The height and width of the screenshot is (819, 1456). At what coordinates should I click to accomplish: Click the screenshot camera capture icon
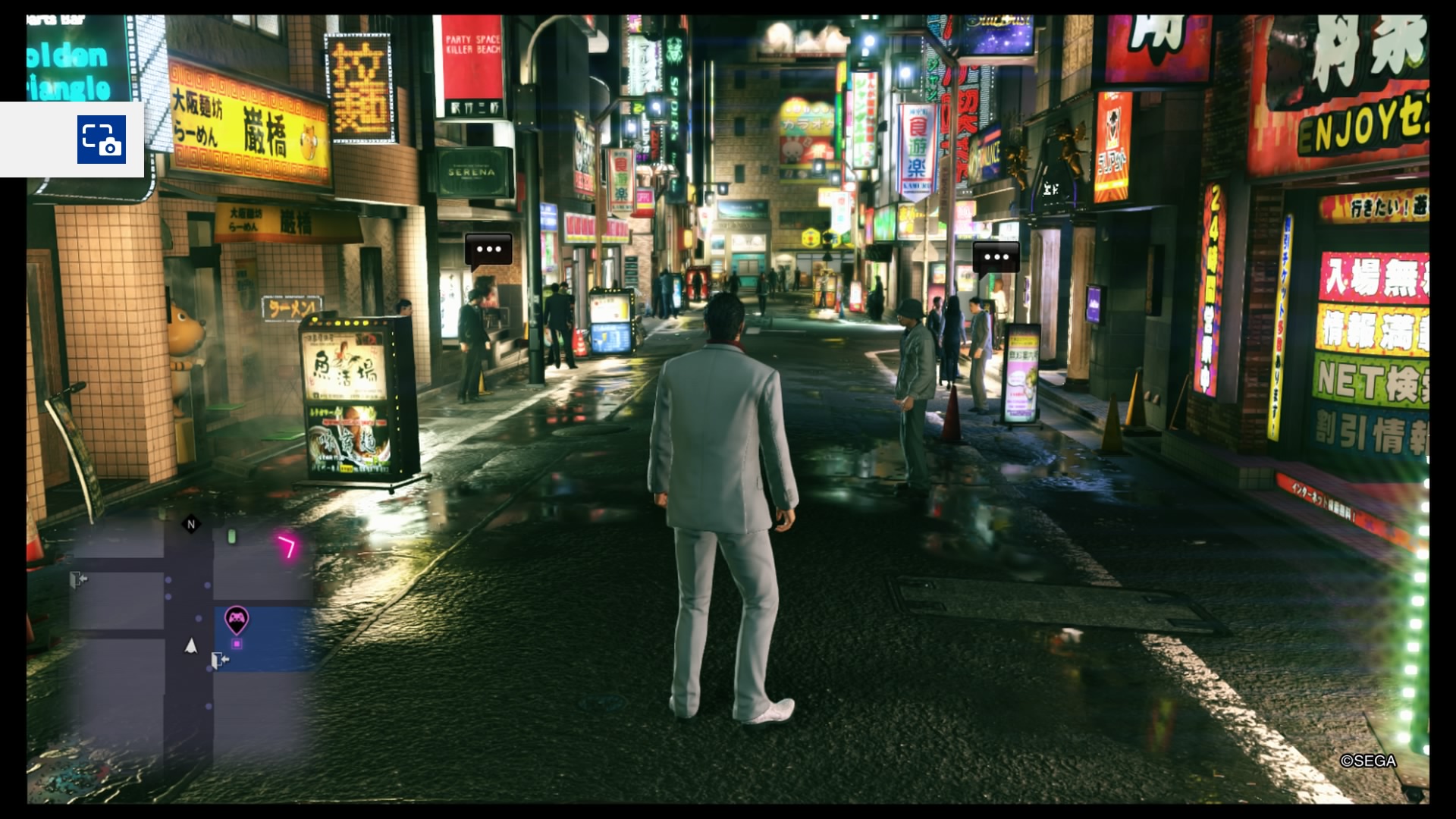click(x=103, y=140)
